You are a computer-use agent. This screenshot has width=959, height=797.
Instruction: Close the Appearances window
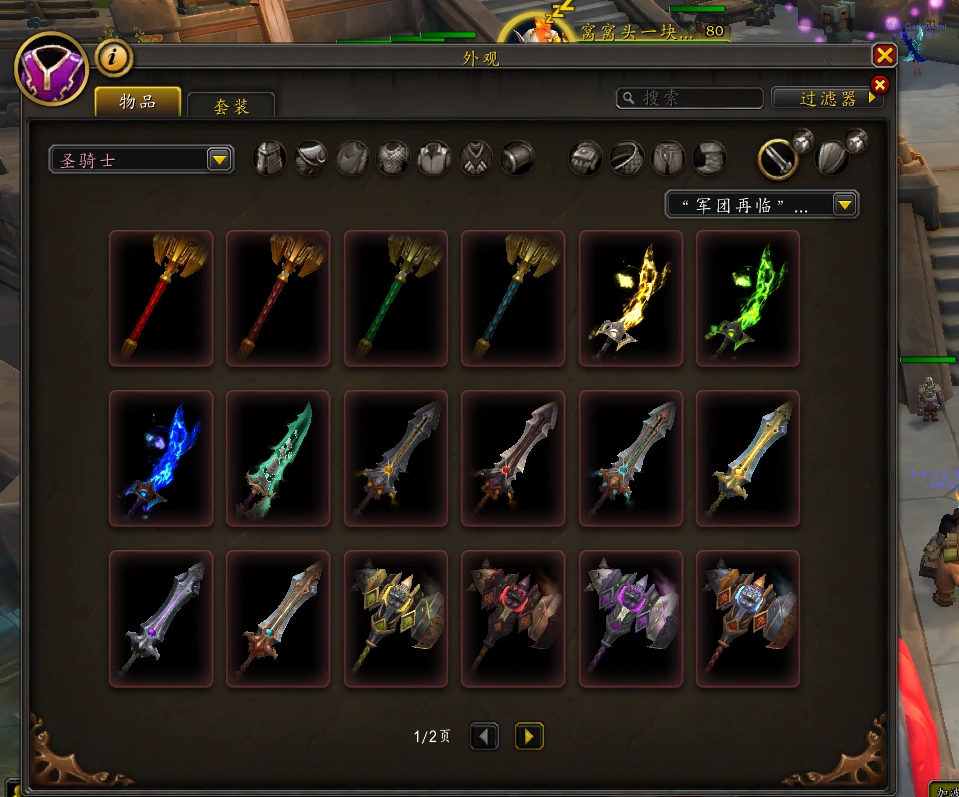(x=884, y=56)
